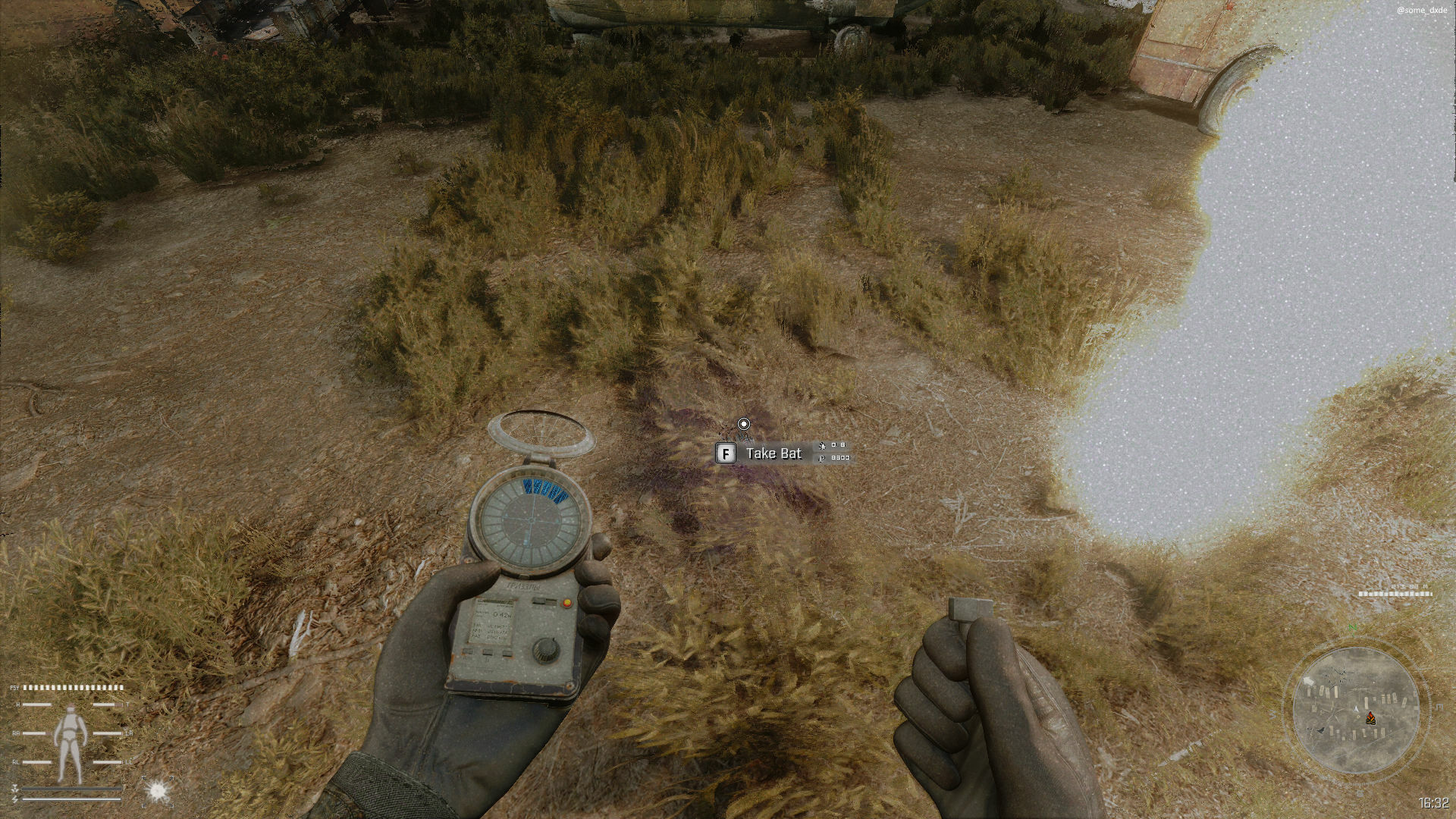Select the campfire marker on the minimap
This screenshot has width=1456, height=819.
[1370, 719]
